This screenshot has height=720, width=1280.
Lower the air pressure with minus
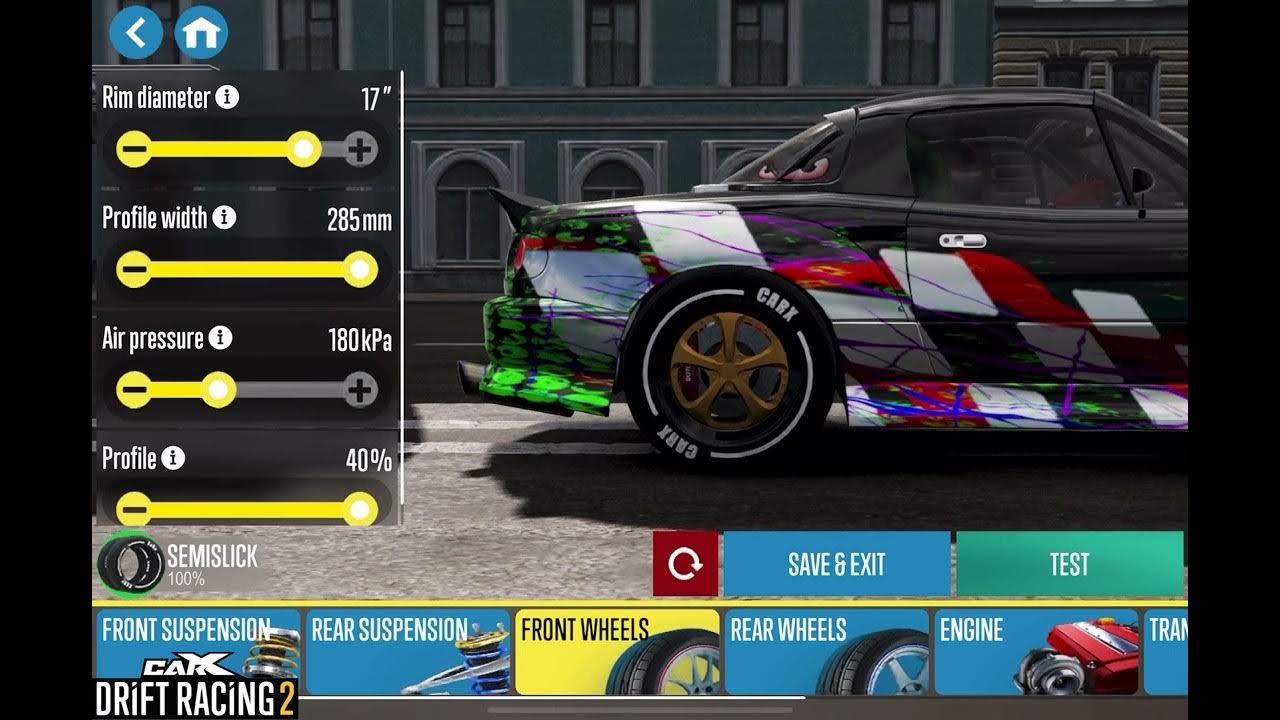coord(134,389)
